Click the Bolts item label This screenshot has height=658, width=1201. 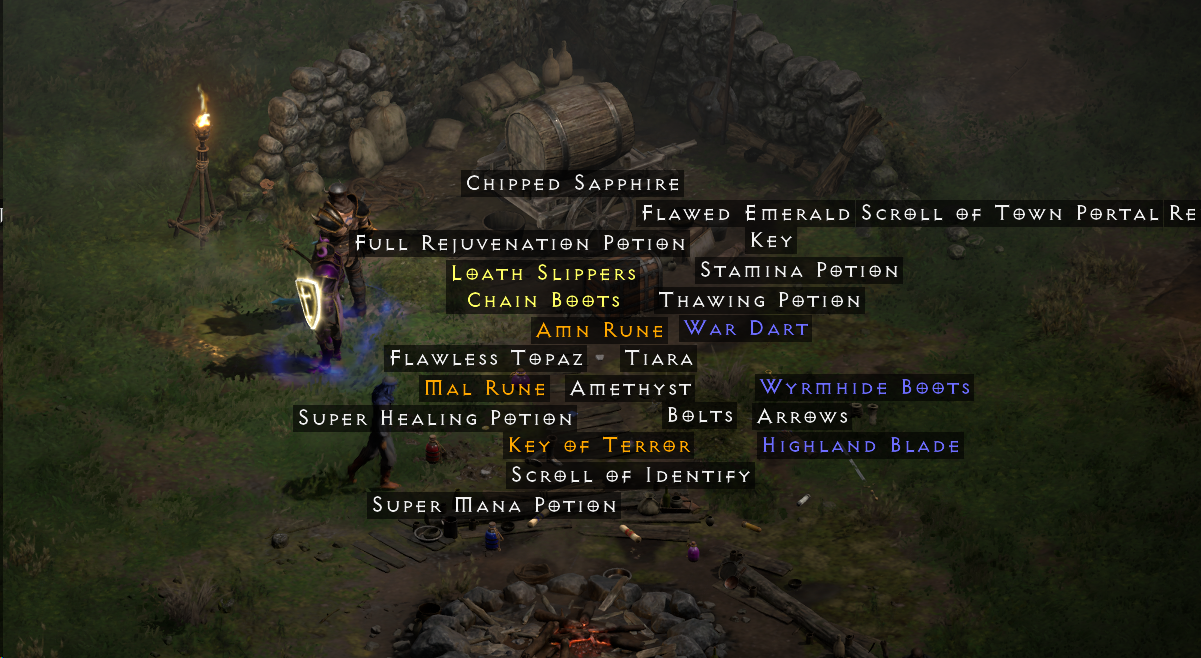tap(700, 416)
